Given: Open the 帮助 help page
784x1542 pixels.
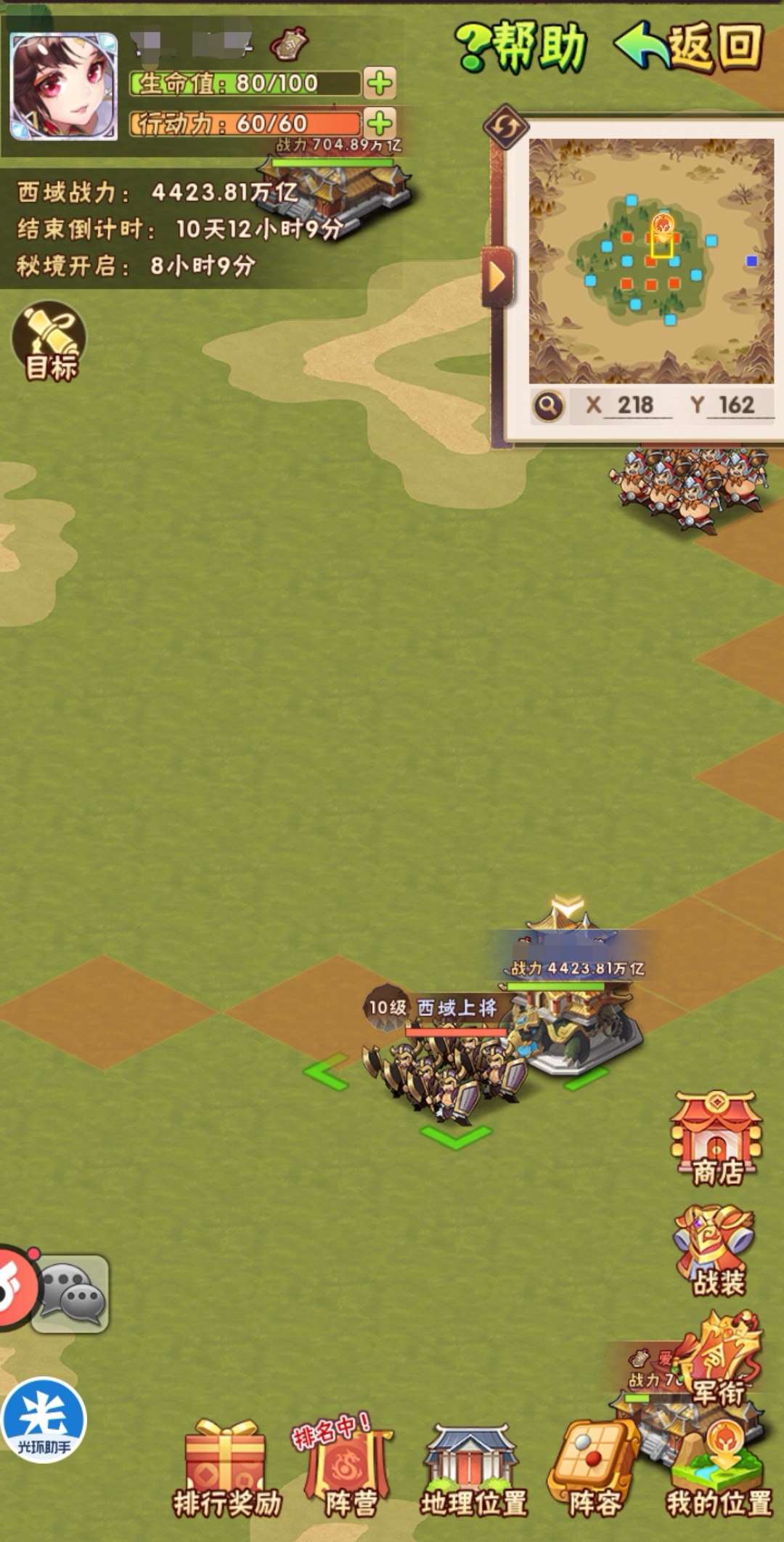Looking at the screenshot, I should click(522, 46).
